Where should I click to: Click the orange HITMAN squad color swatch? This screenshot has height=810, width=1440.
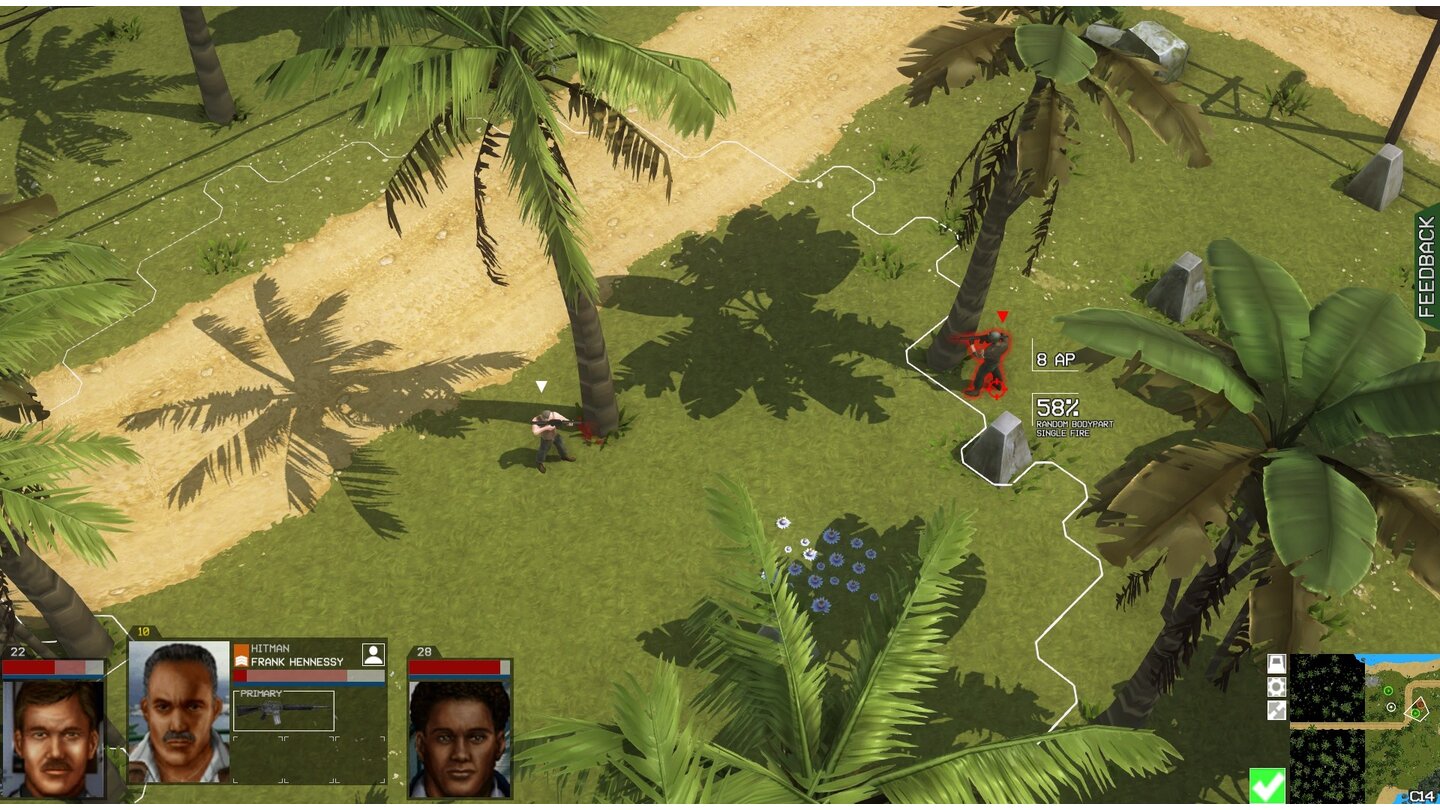click(241, 647)
